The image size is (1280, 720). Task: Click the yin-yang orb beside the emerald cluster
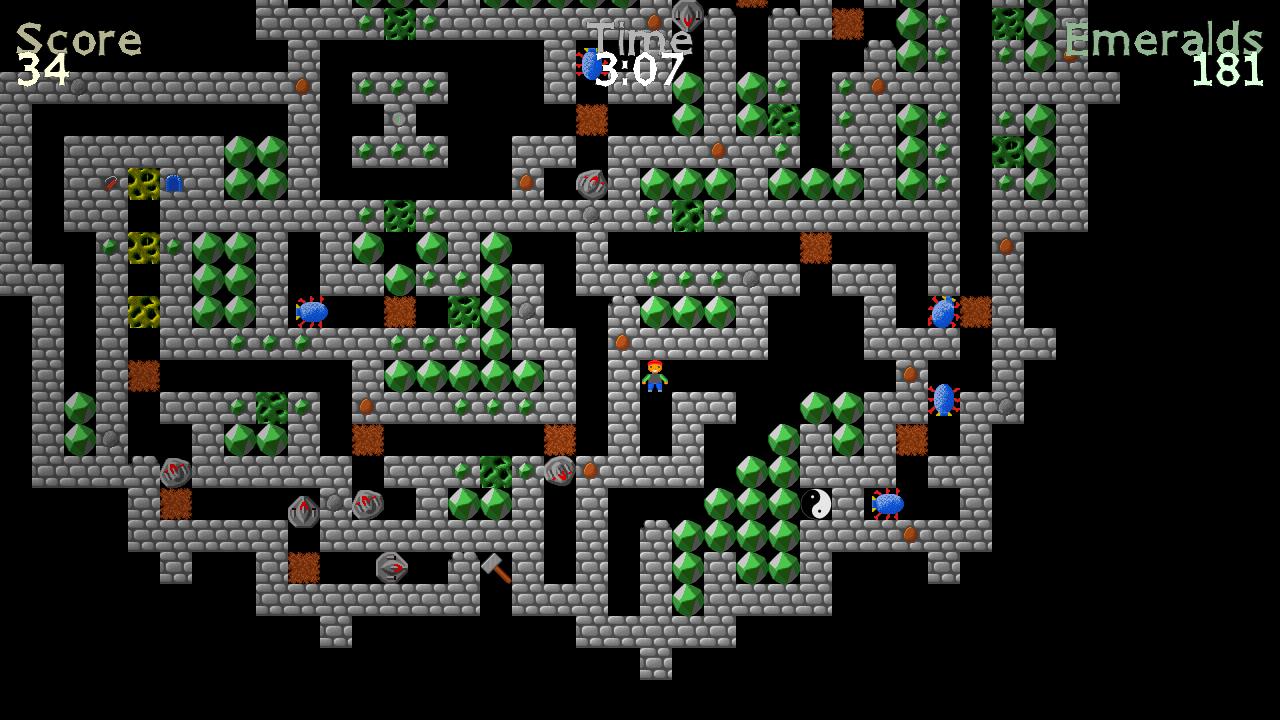coord(818,505)
